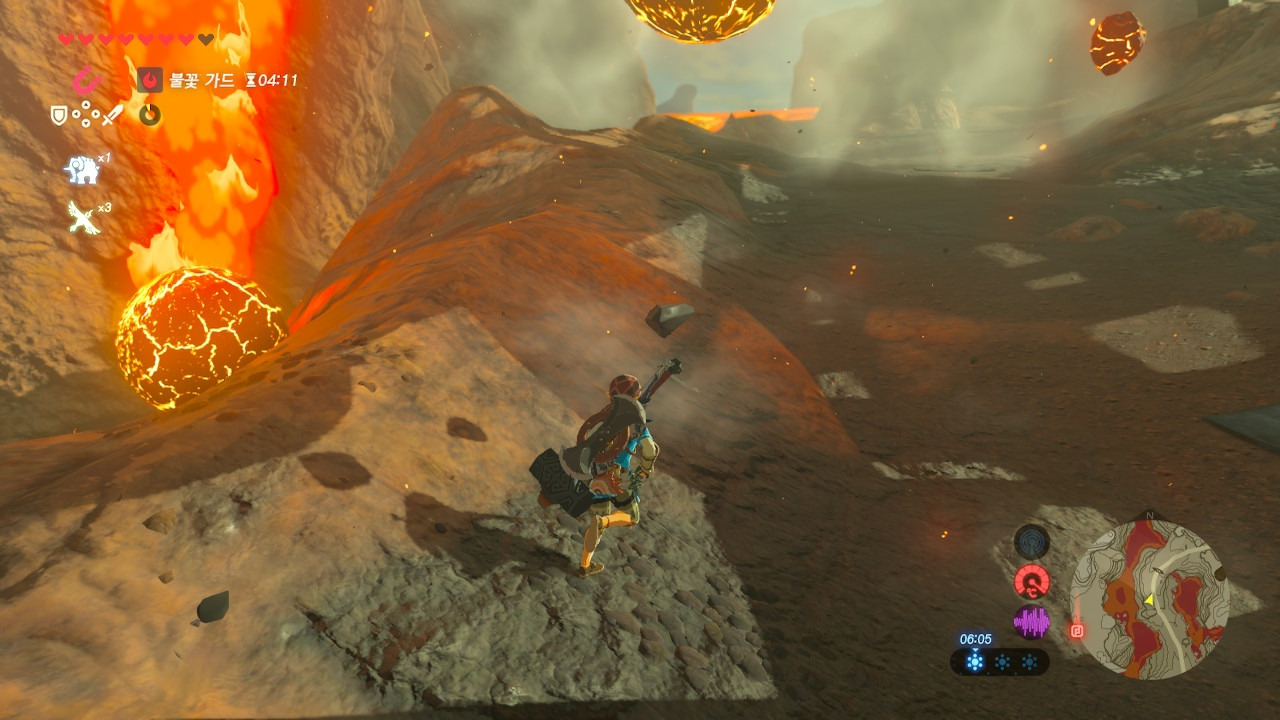Activate the Revali's Gale bird icon
Viewport: 1280px width, 720px height.
click(x=82, y=216)
